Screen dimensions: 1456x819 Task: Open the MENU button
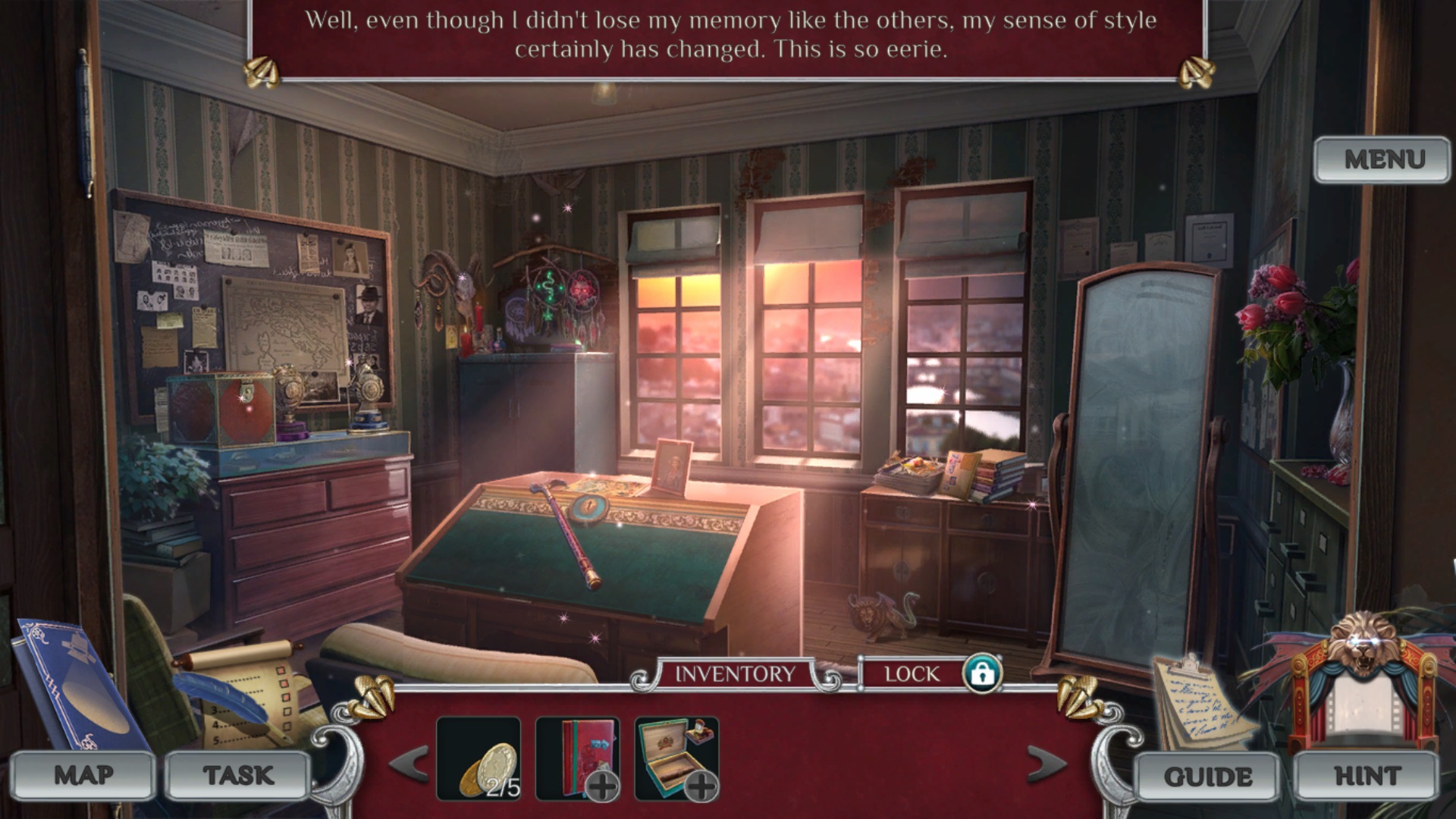(1383, 160)
